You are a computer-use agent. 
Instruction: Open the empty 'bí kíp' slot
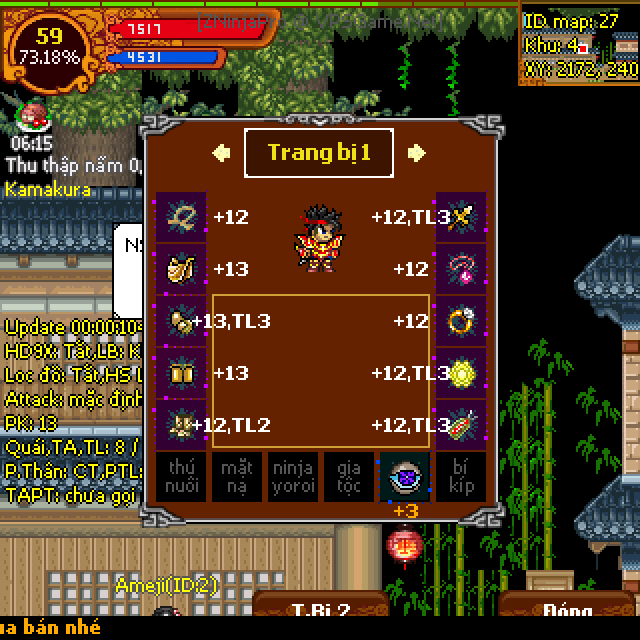coord(461,477)
